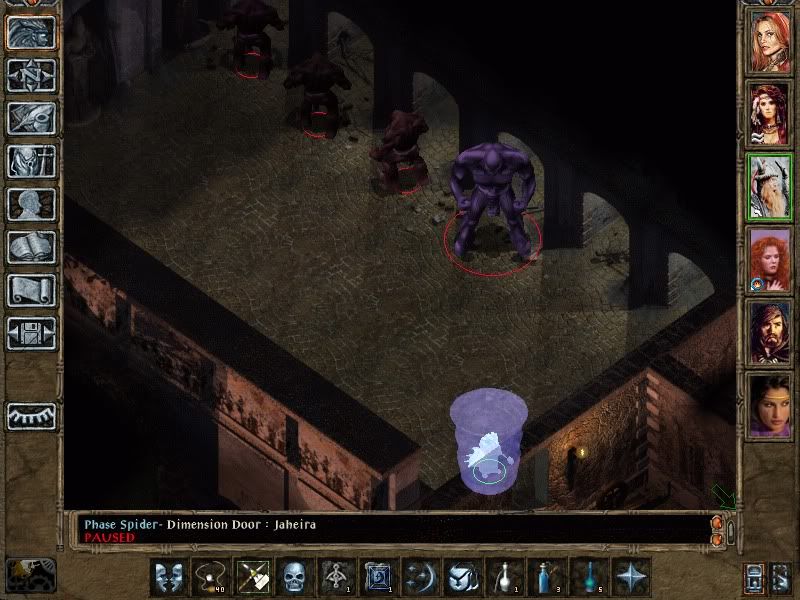Open the journal with quill icon
Viewport: 800px width, 600px height.
(31, 117)
